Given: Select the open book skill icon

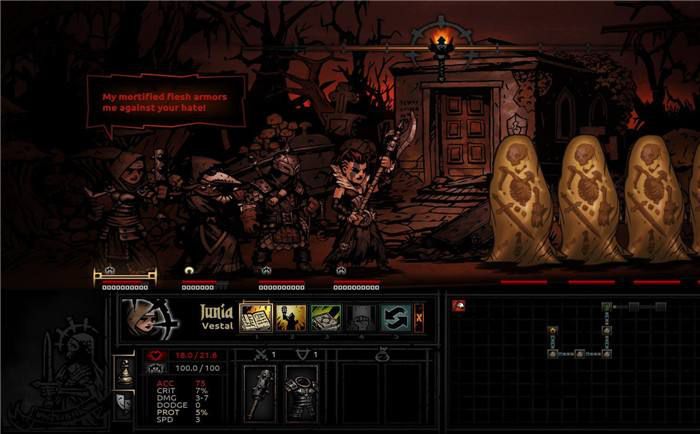Looking at the screenshot, I should (256, 318).
